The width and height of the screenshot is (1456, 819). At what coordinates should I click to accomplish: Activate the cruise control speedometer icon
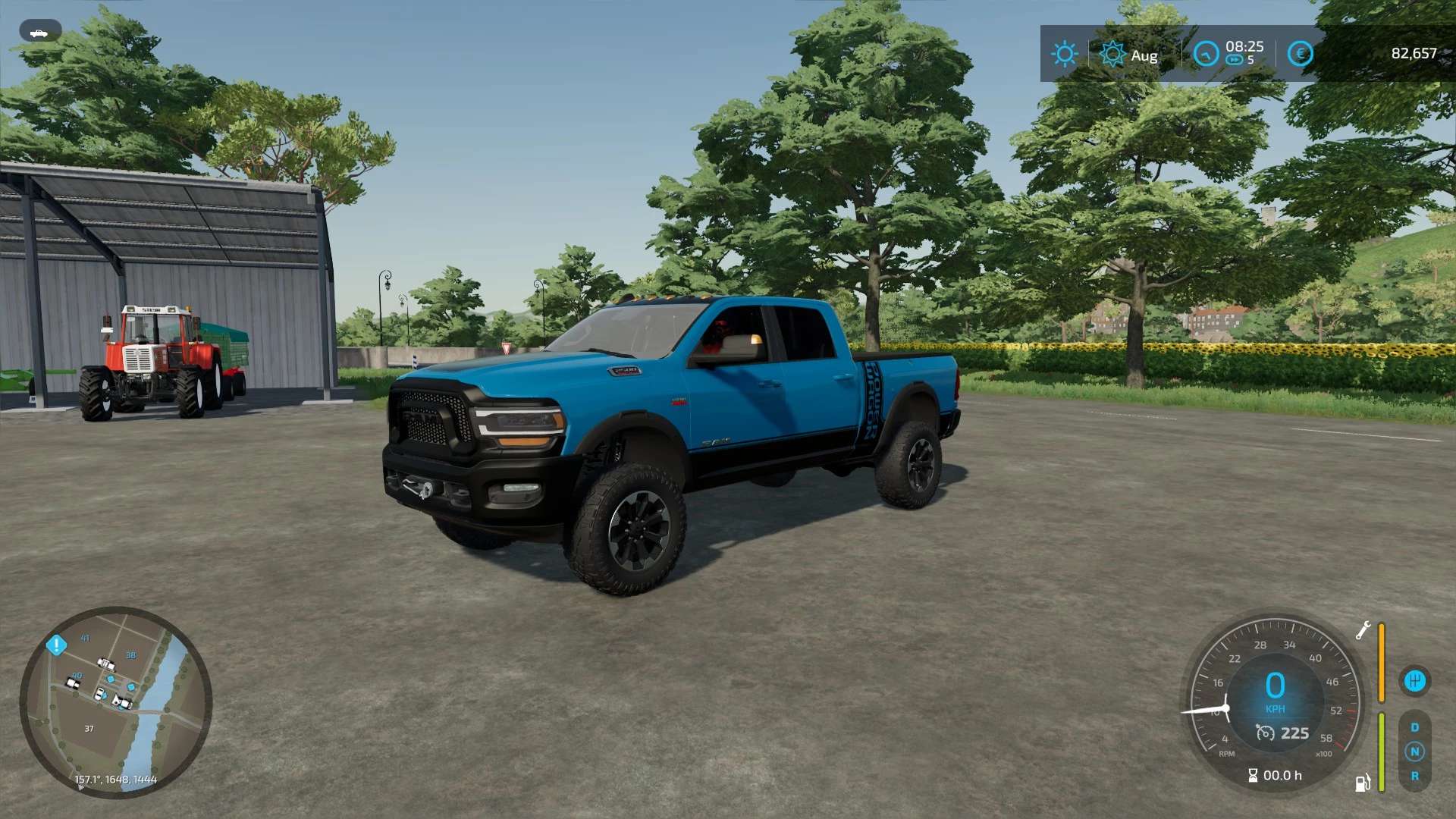(1265, 733)
